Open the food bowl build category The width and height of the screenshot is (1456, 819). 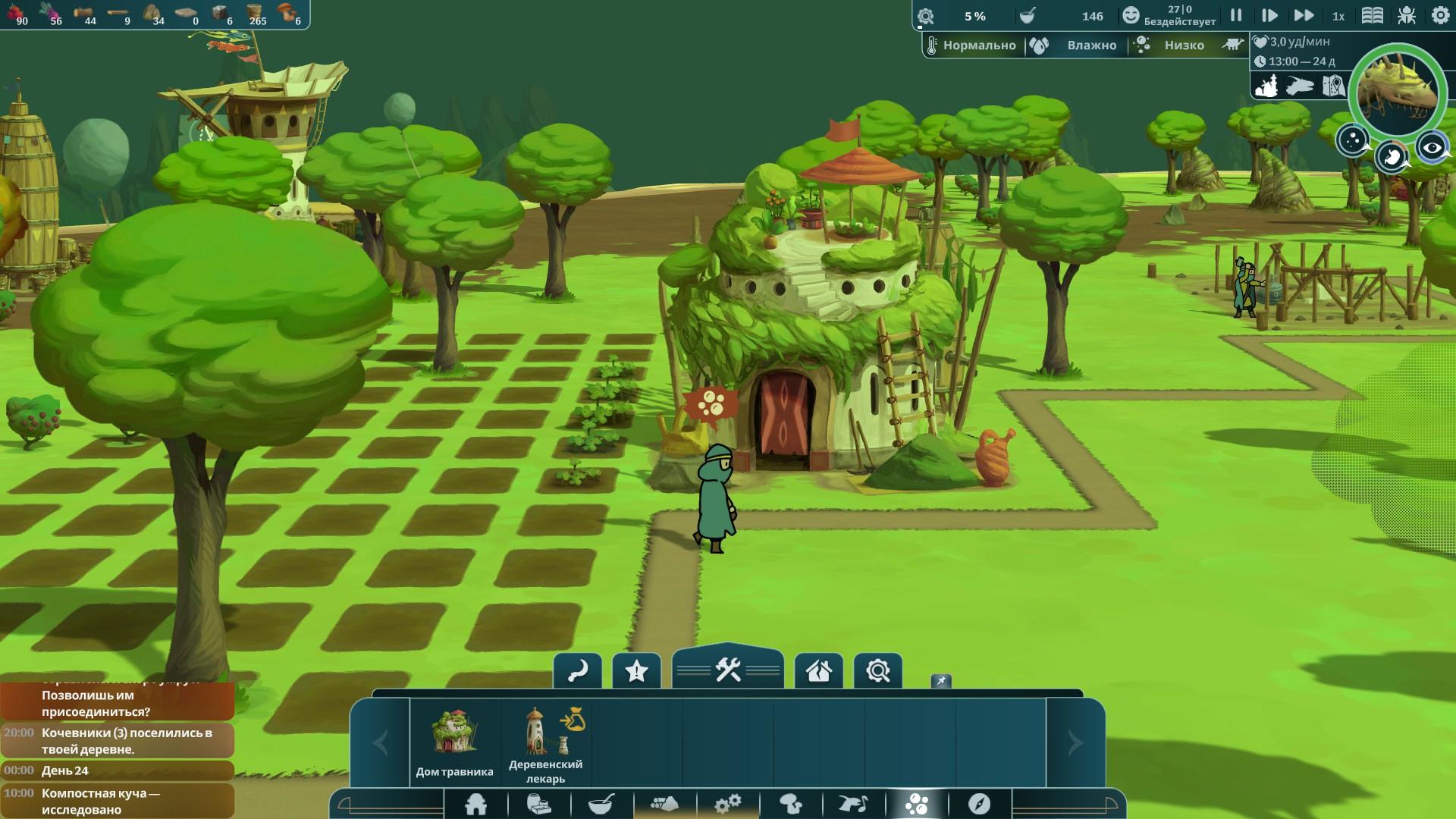tap(601, 804)
